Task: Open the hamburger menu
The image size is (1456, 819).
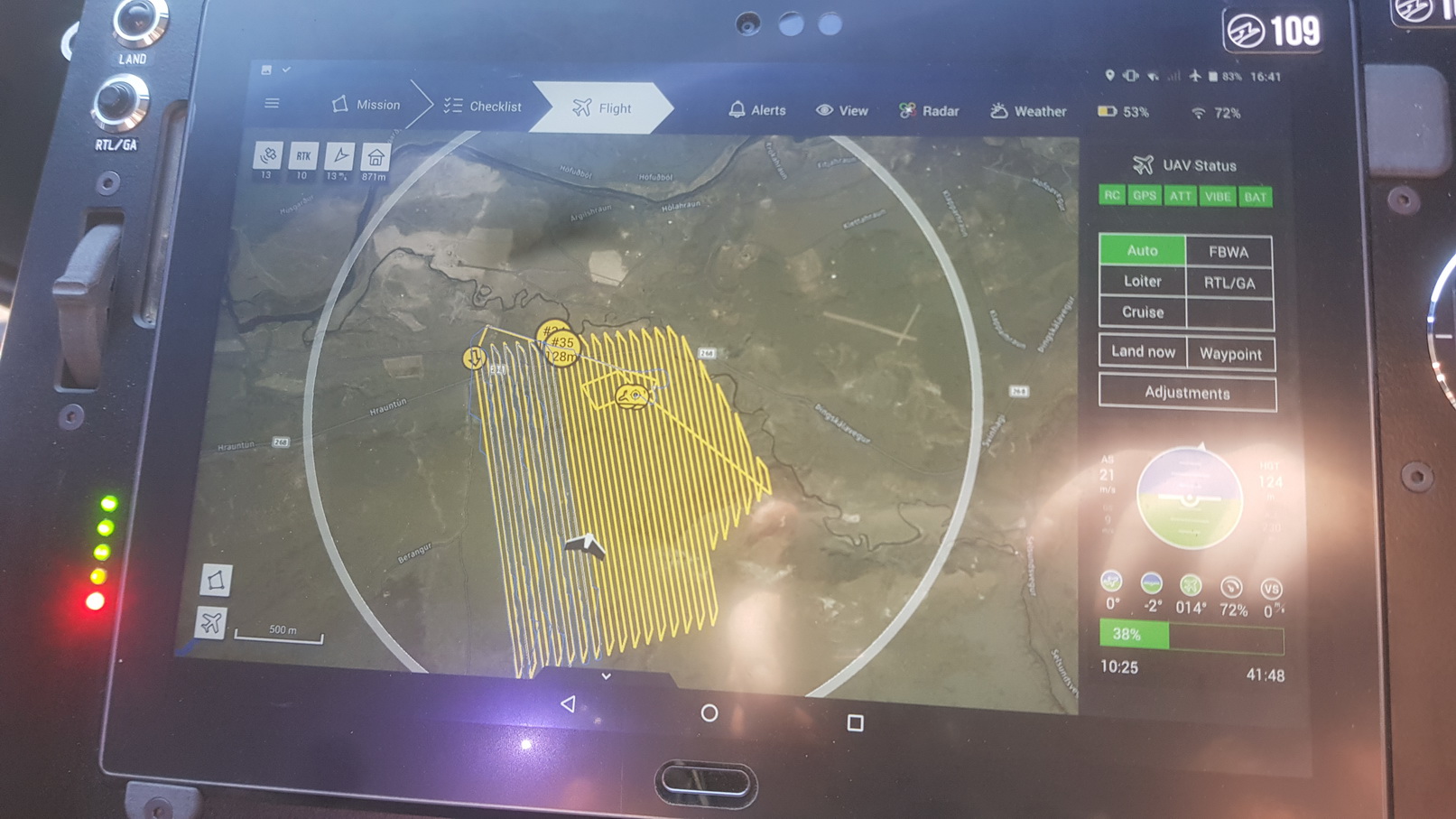Action: (x=272, y=103)
